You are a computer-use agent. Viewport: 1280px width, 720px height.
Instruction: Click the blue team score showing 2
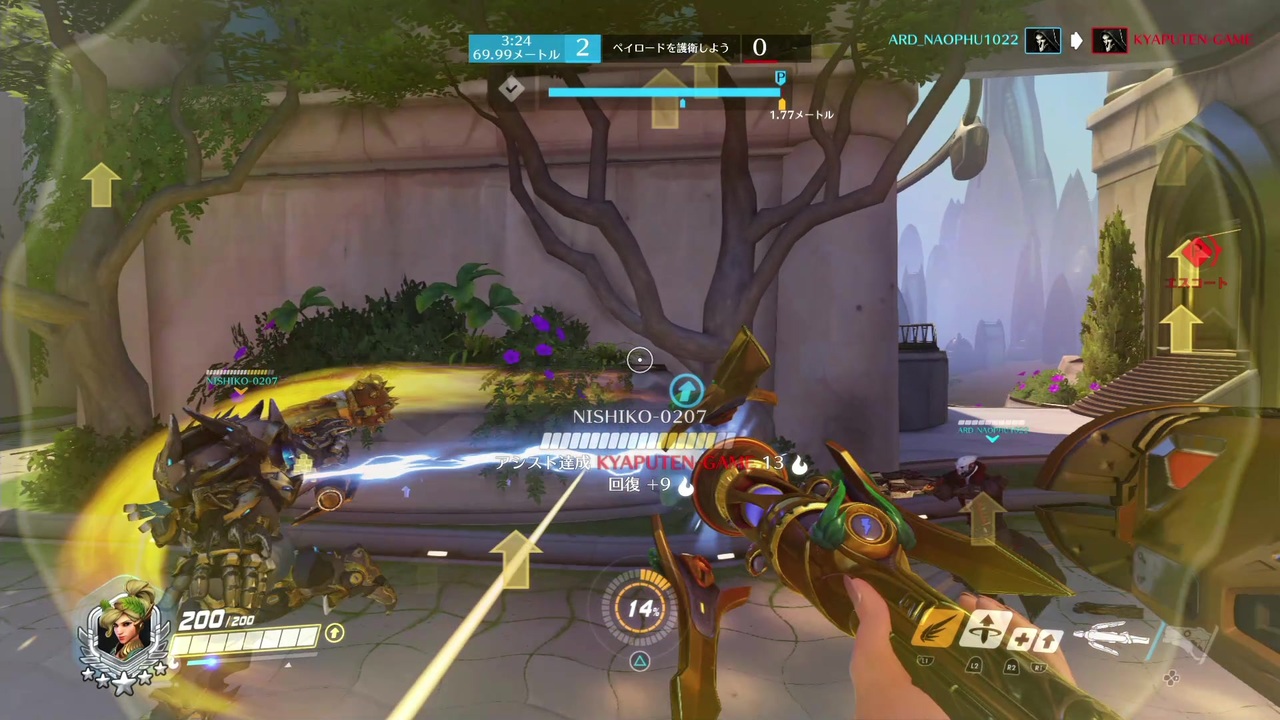[x=582, y=47]
